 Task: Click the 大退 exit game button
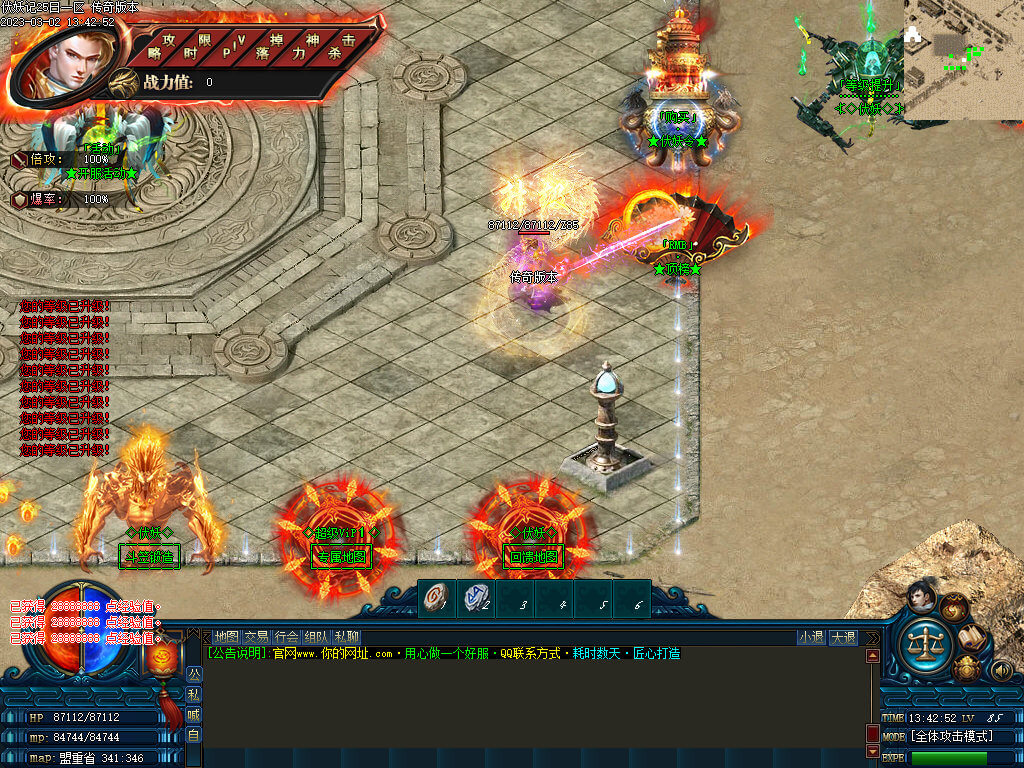[843, 637]
